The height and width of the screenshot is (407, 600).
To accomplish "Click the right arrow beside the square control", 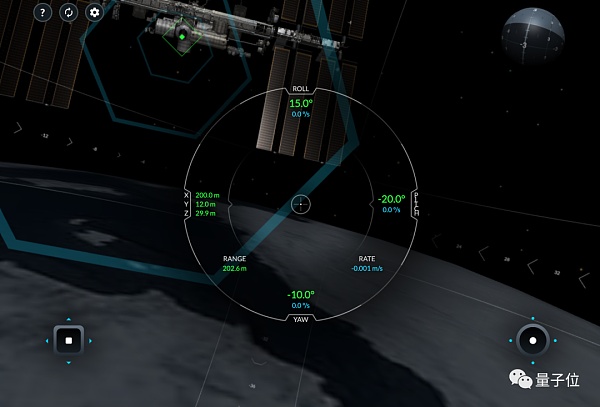I will point(92,341).
